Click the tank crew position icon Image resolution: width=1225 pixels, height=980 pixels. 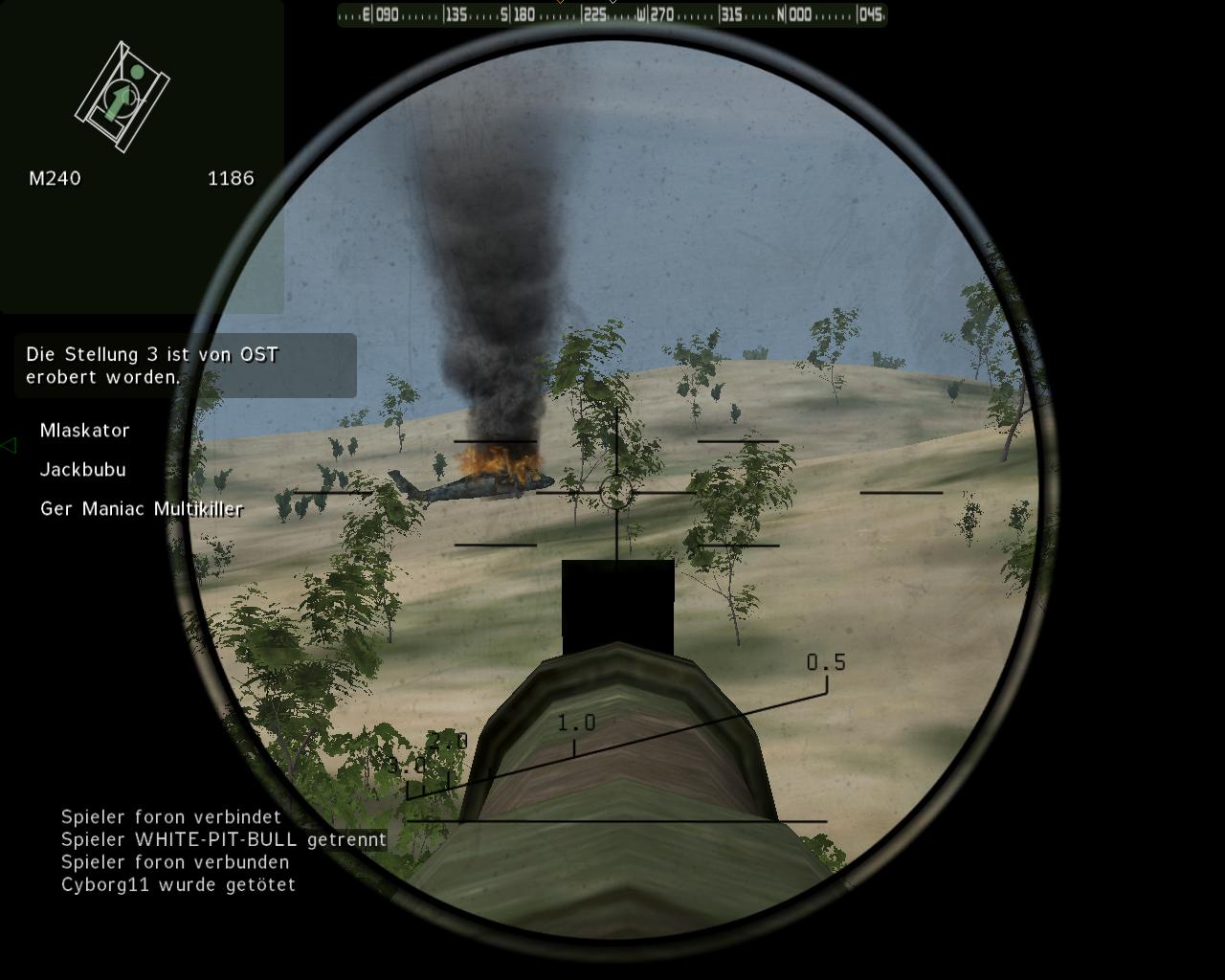pos(122,96)
